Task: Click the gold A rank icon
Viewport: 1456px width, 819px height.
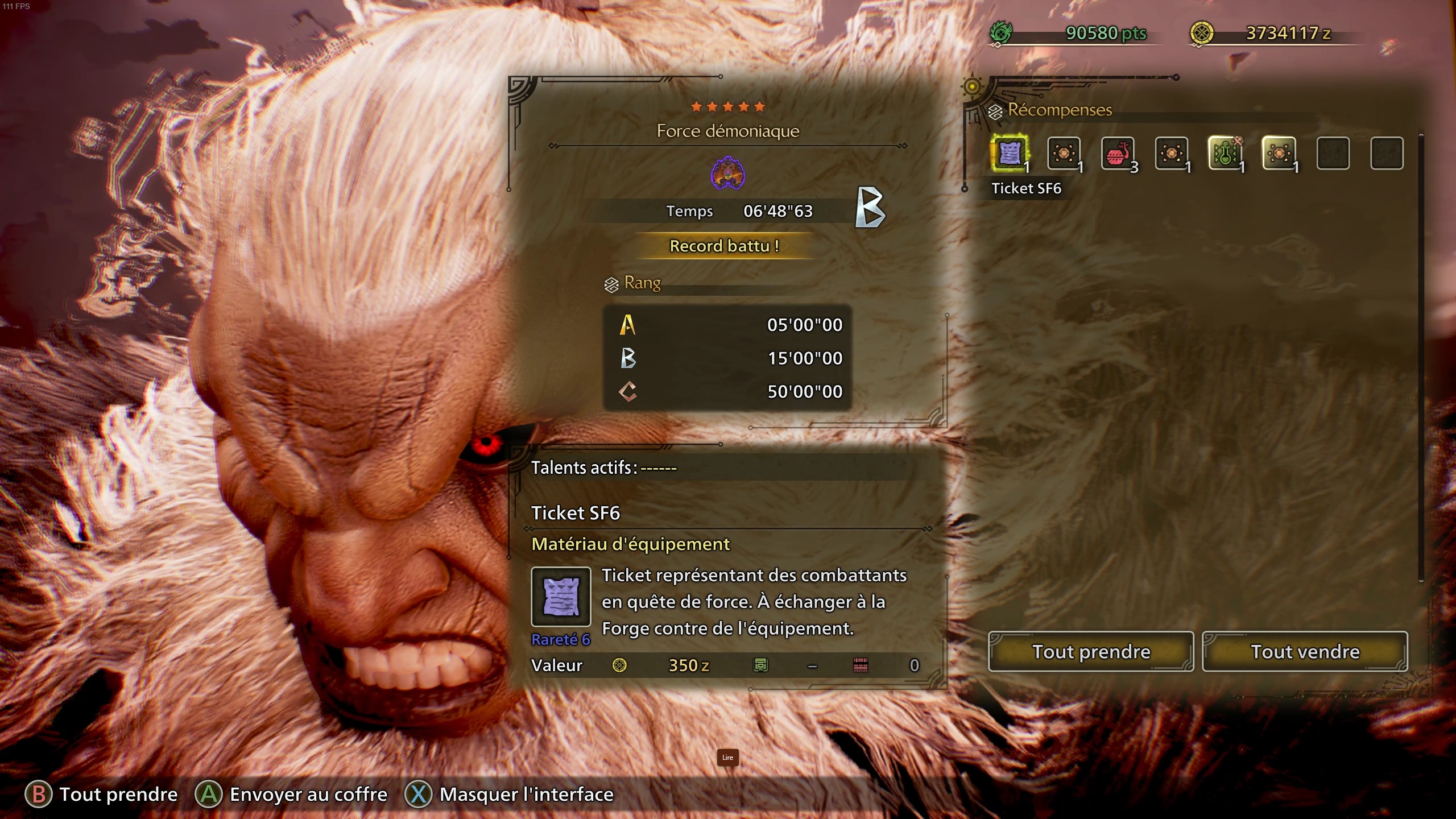Action: click(628, 325)
